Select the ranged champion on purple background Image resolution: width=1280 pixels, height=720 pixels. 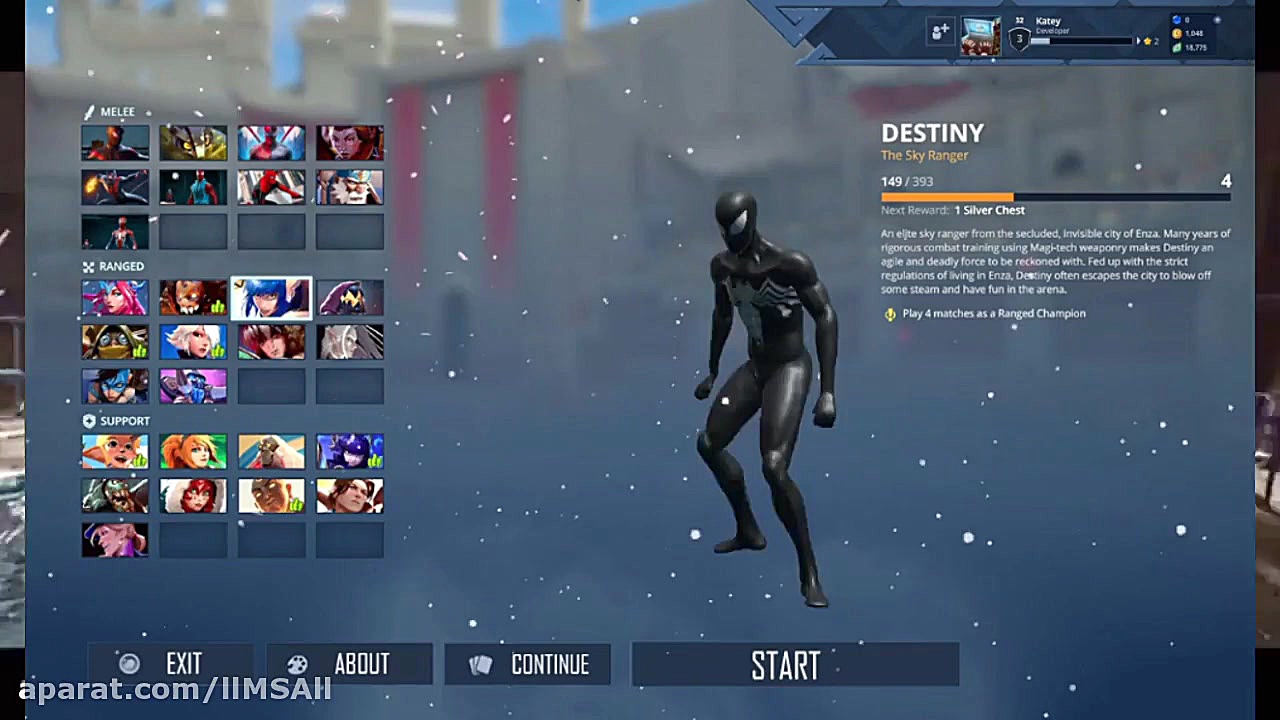[193, 386]
